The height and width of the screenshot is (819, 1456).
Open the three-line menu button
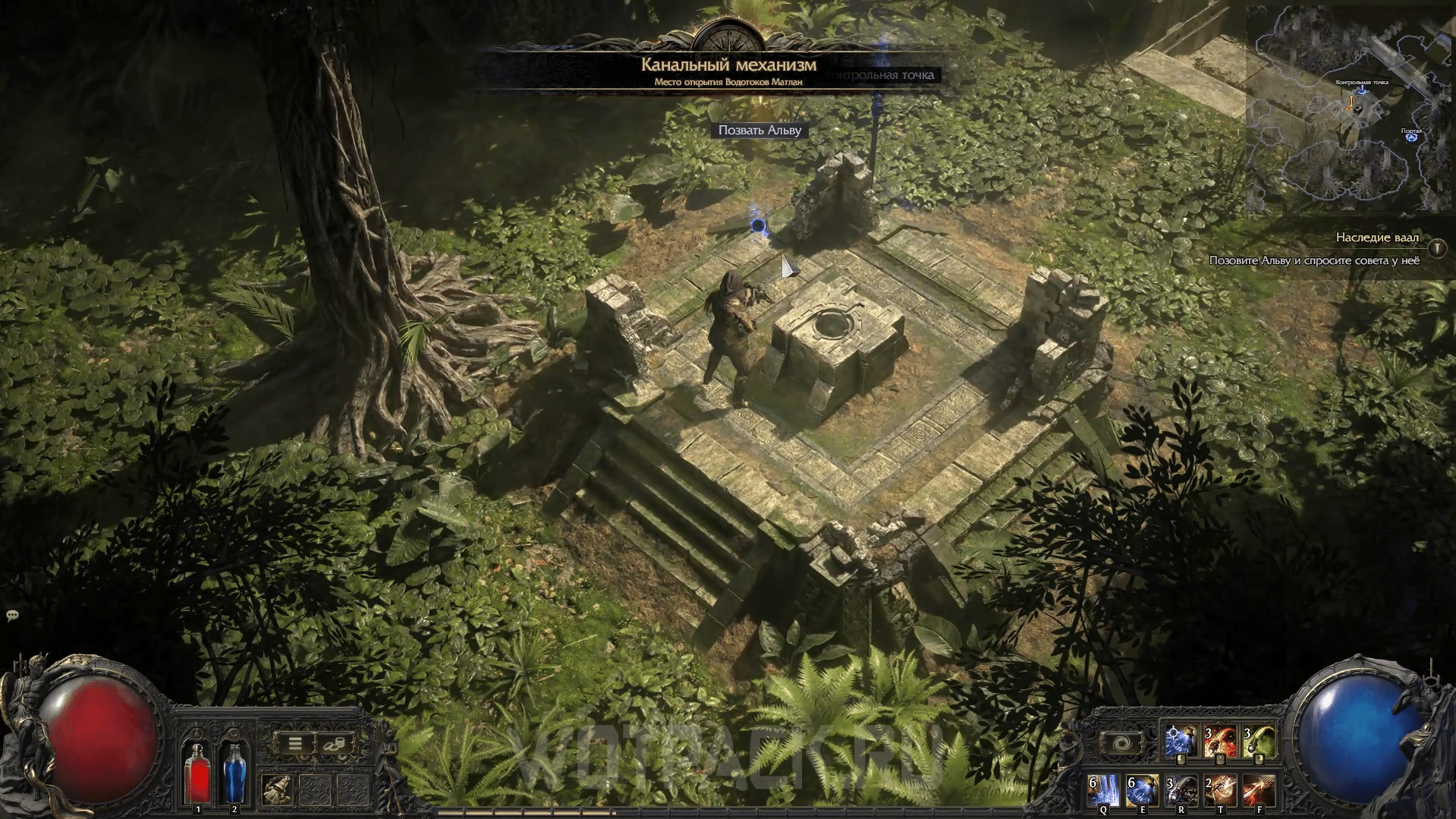point(295,744)
